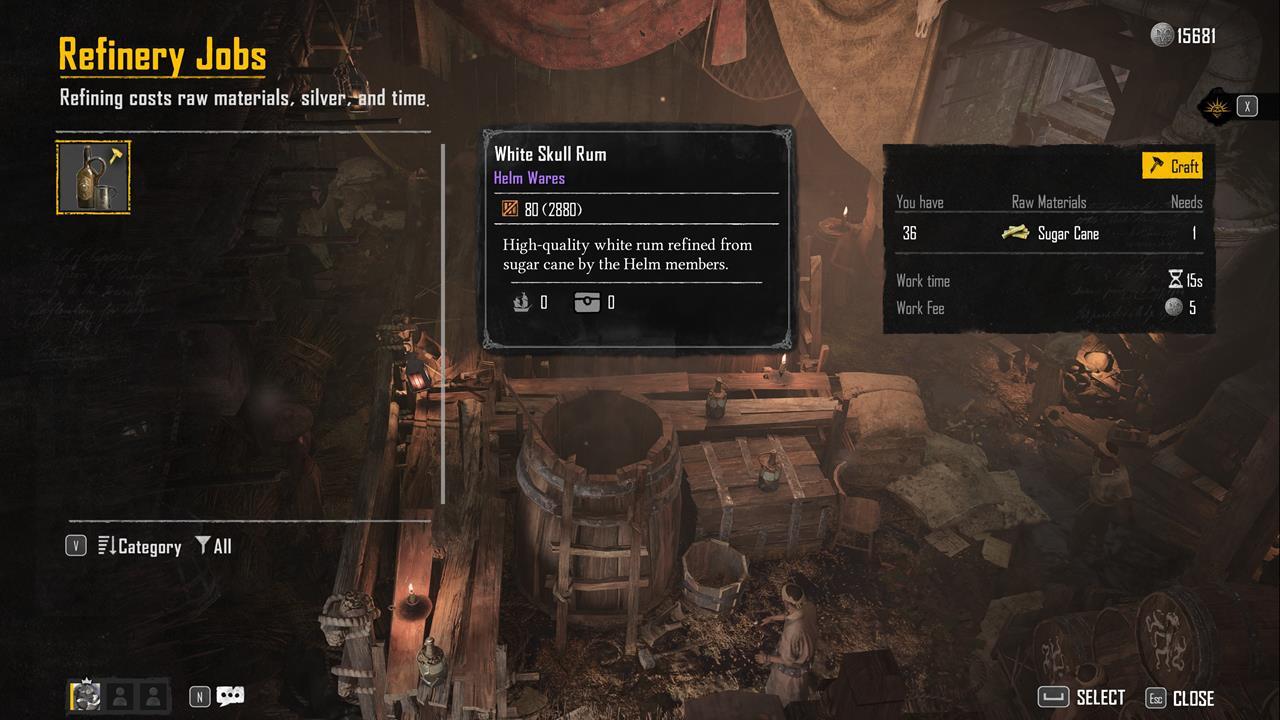Craft the White Skull Rum
This screenshot has height=720, width=1280.
point(1172,166)
